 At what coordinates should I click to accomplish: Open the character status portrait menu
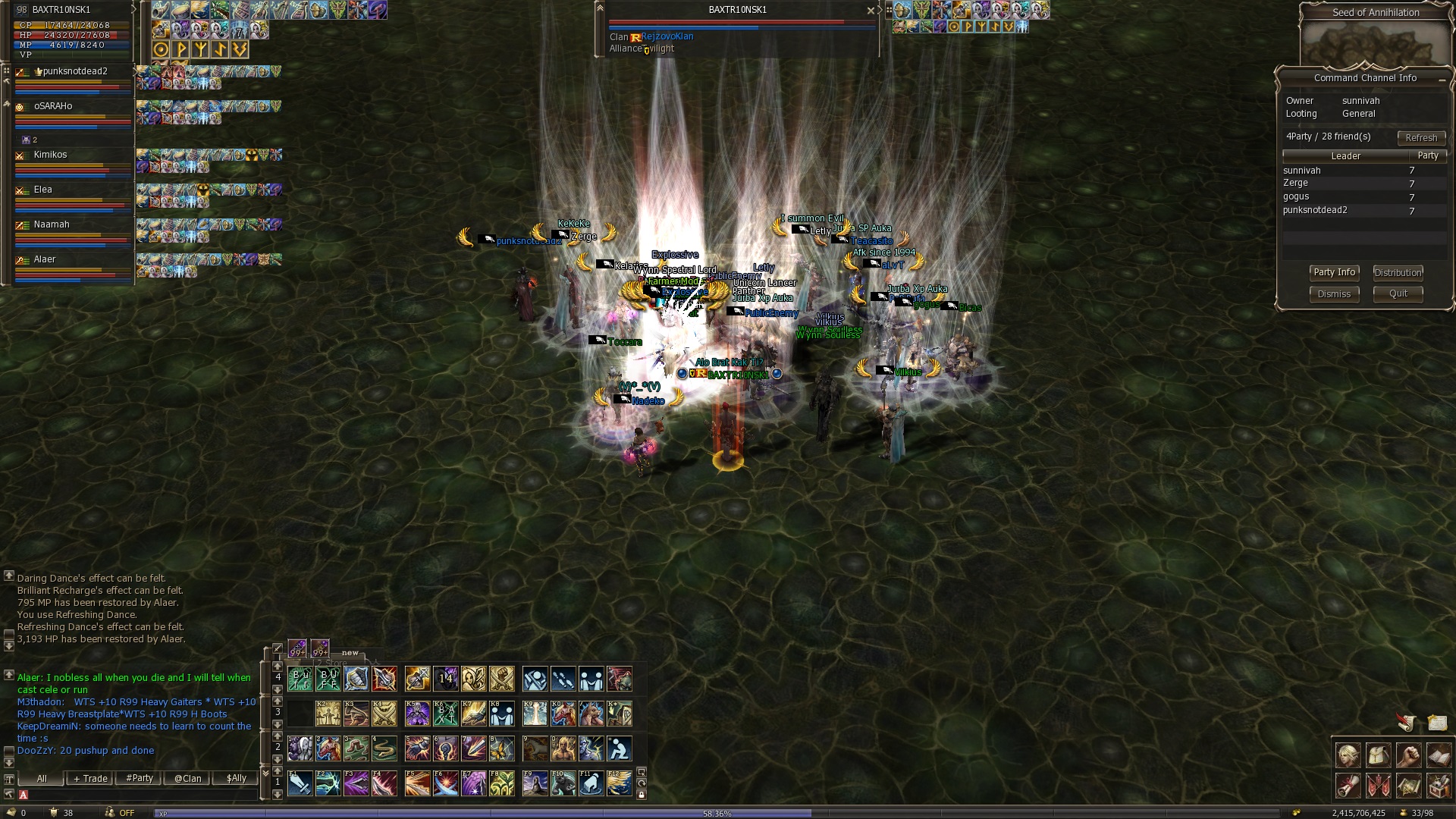1348,756
